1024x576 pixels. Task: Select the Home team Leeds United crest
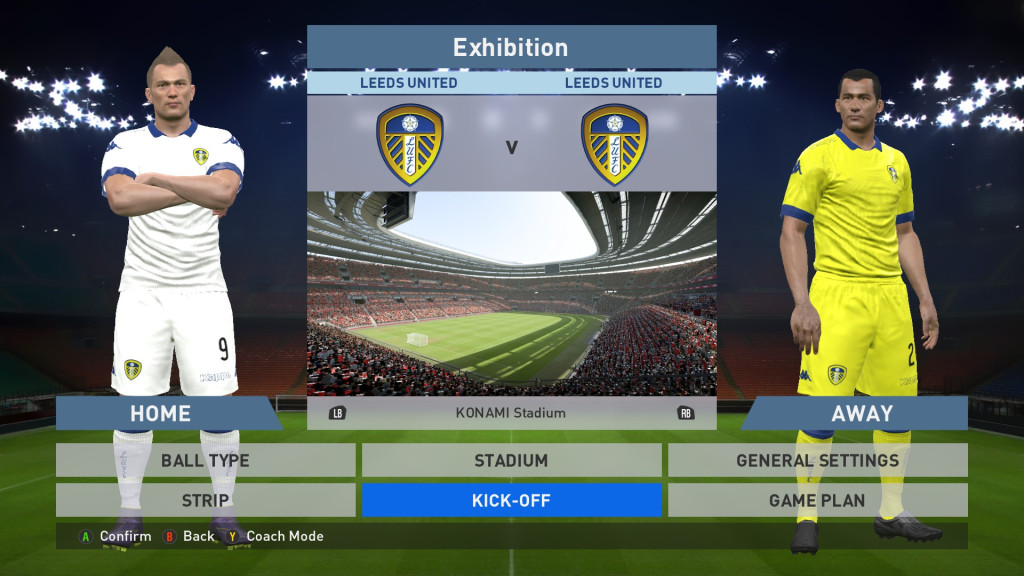(x=409, y=145)
